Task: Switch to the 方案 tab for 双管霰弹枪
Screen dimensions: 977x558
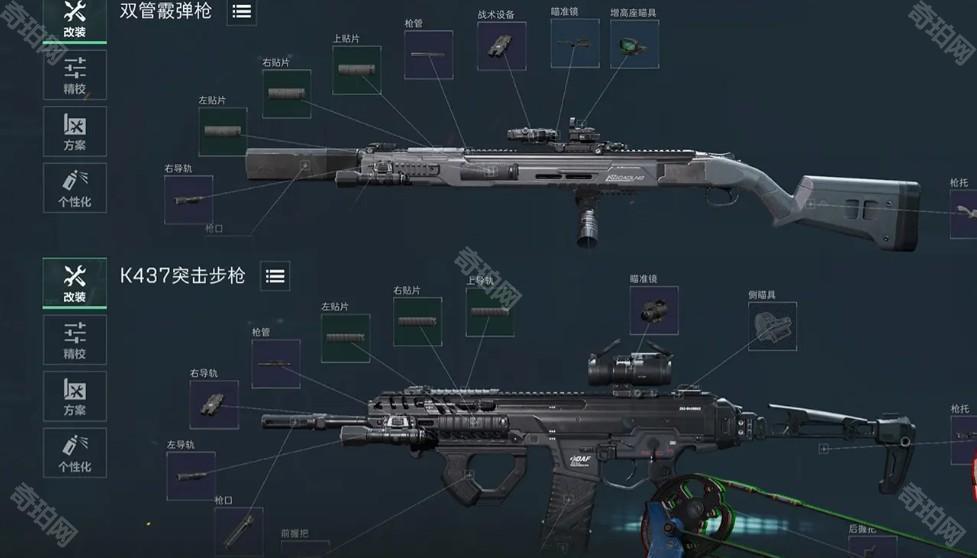Action: [x=74, y=131]
